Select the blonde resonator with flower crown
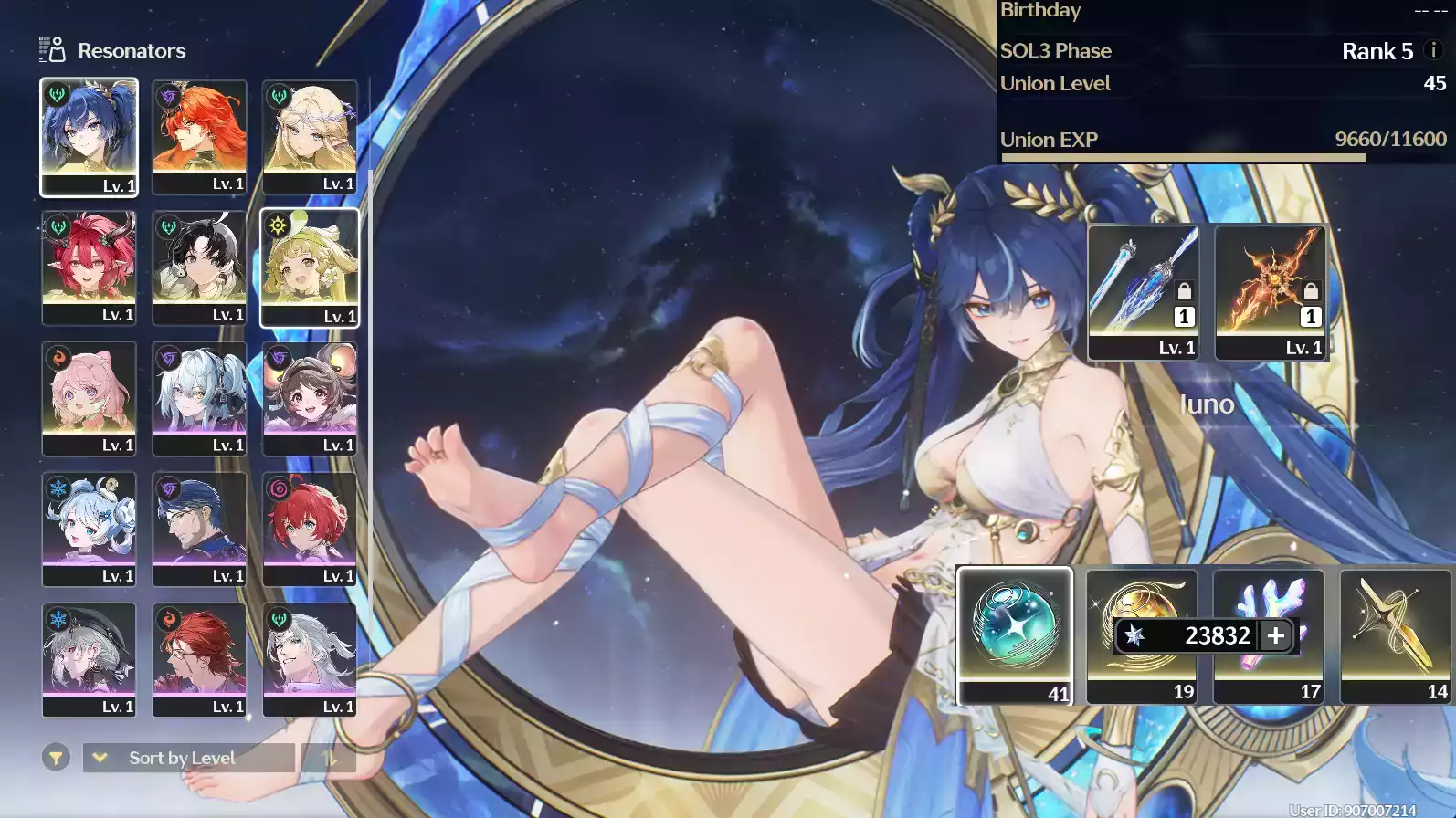Image resolution: width=1456 pixels, height=818 pixels. [310, 137]
